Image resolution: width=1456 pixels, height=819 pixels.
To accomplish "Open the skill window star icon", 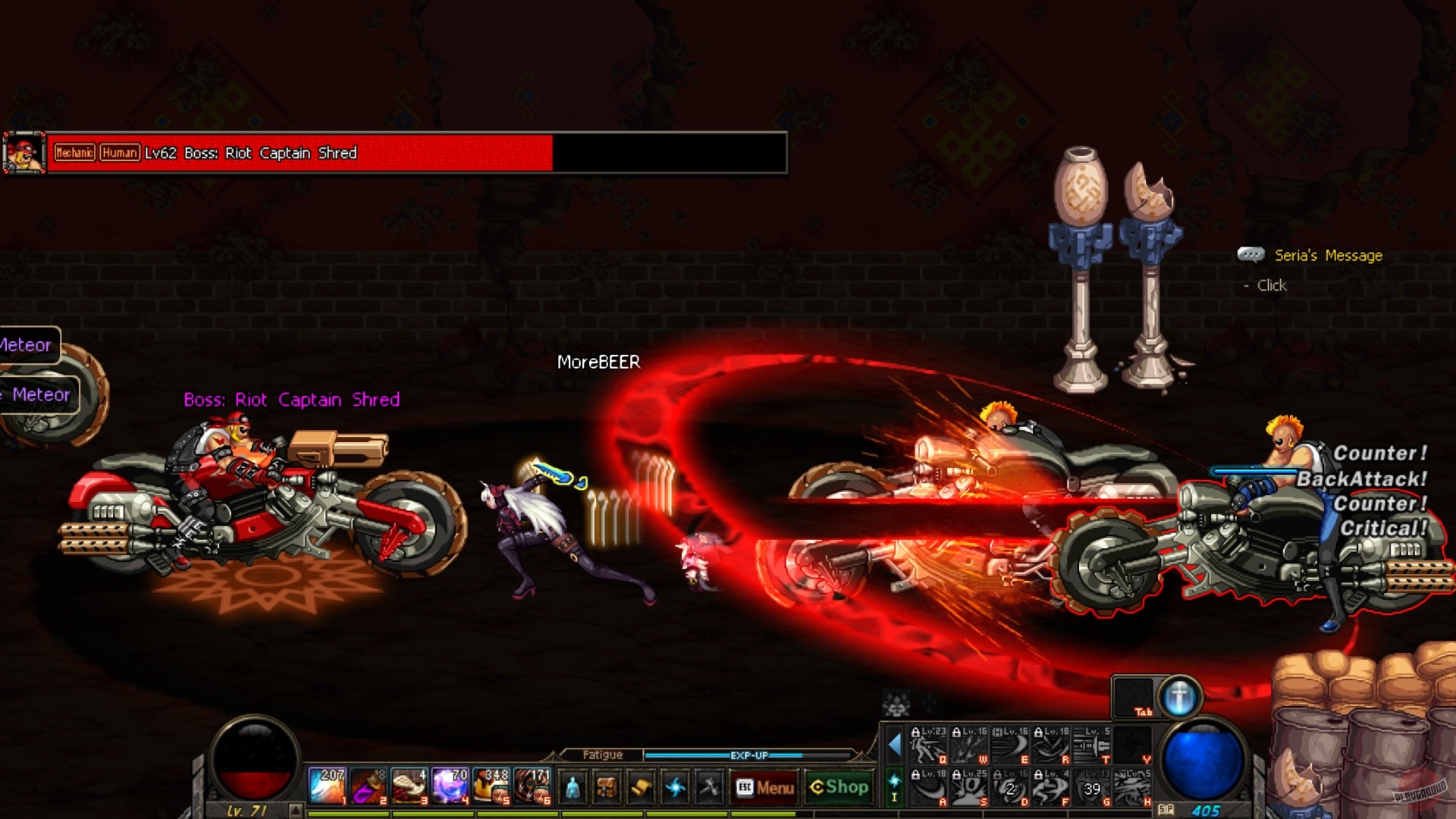I will (676, 786).
